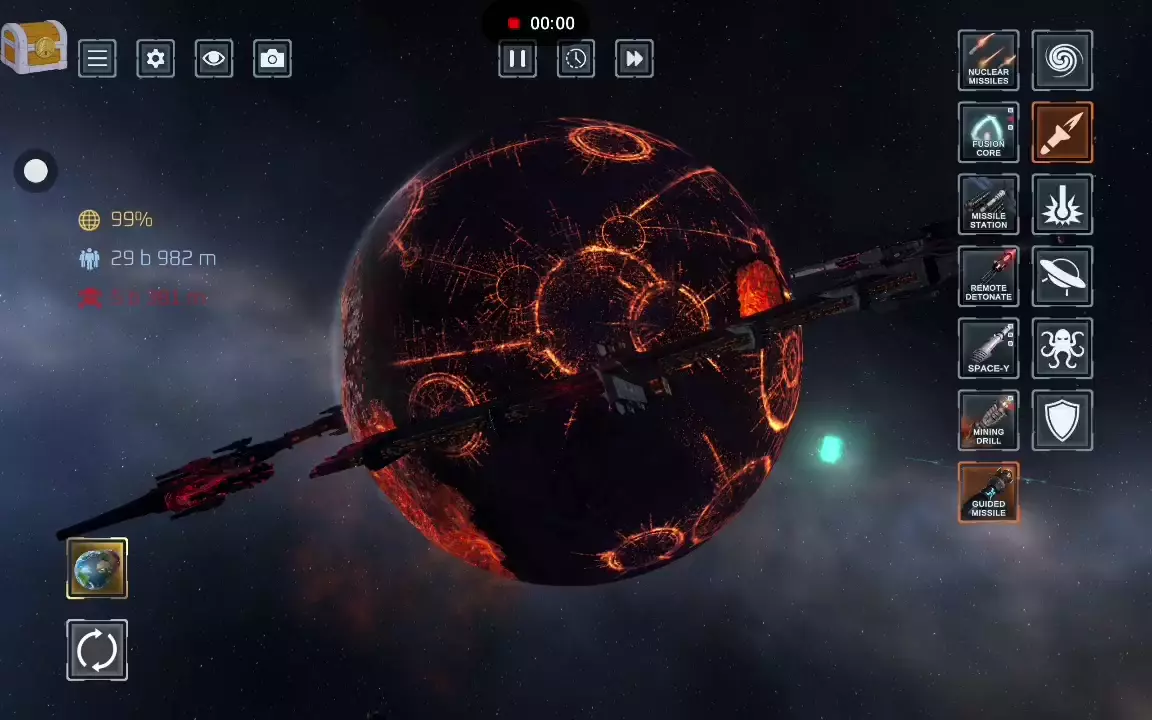Select the Mining Drill weapon
Viewport: 1152px width, 720px height.
[x=988, y=420]
